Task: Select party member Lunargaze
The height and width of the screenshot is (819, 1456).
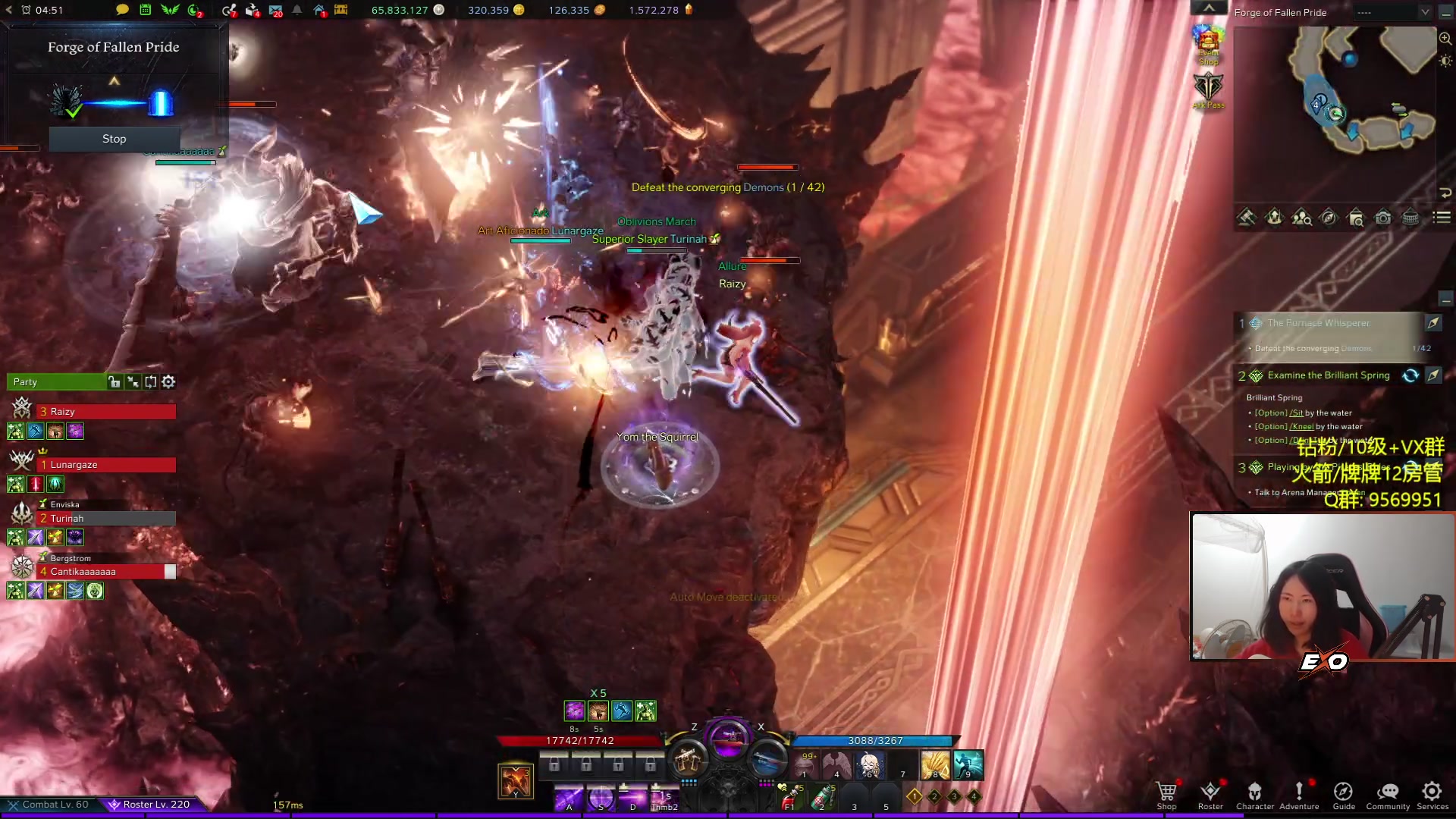Action: point(106,465)
